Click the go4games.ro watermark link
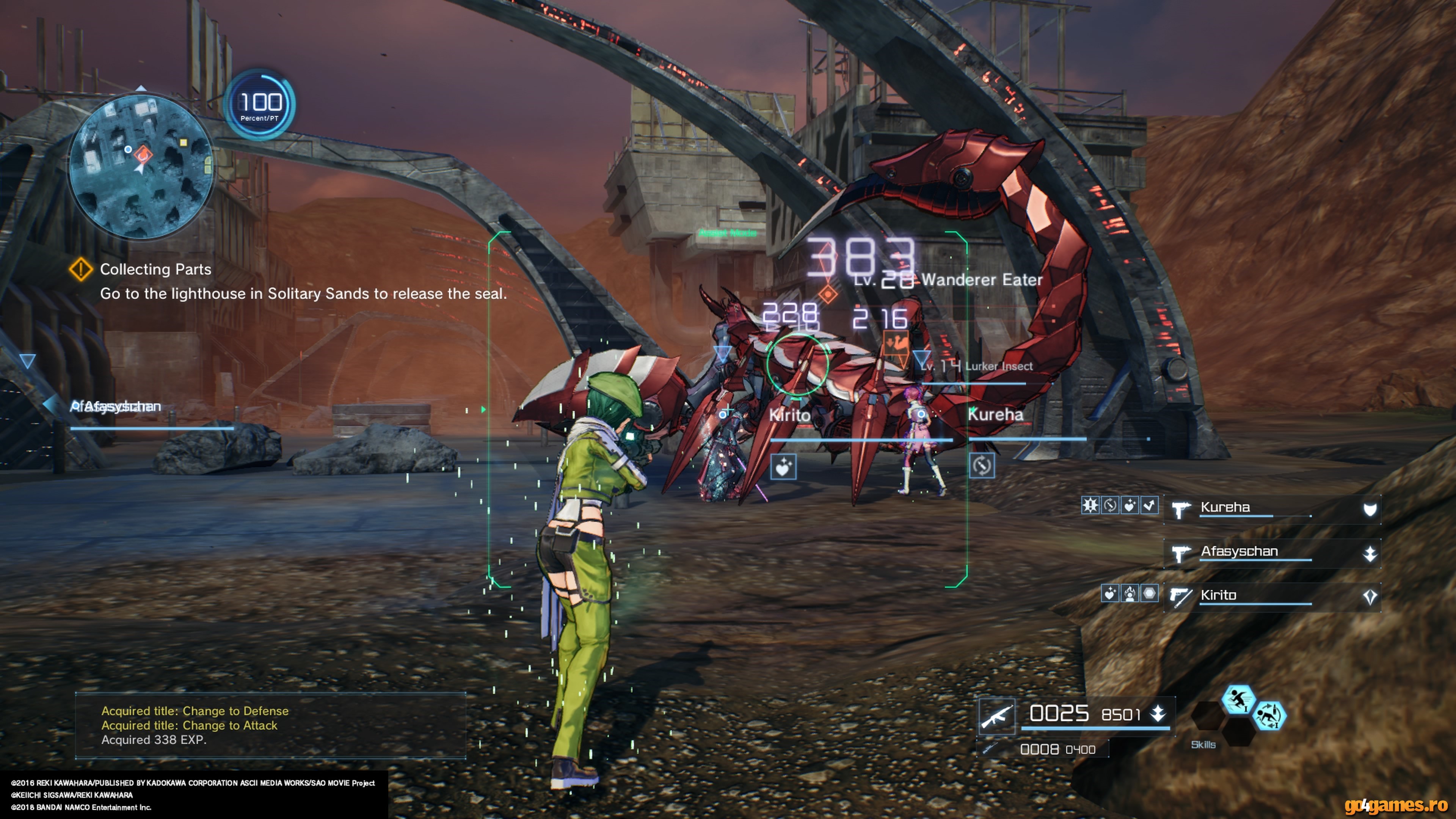Image resolution: width=1456 pixels, height=819 pixels. click(x=1396, y=804)
